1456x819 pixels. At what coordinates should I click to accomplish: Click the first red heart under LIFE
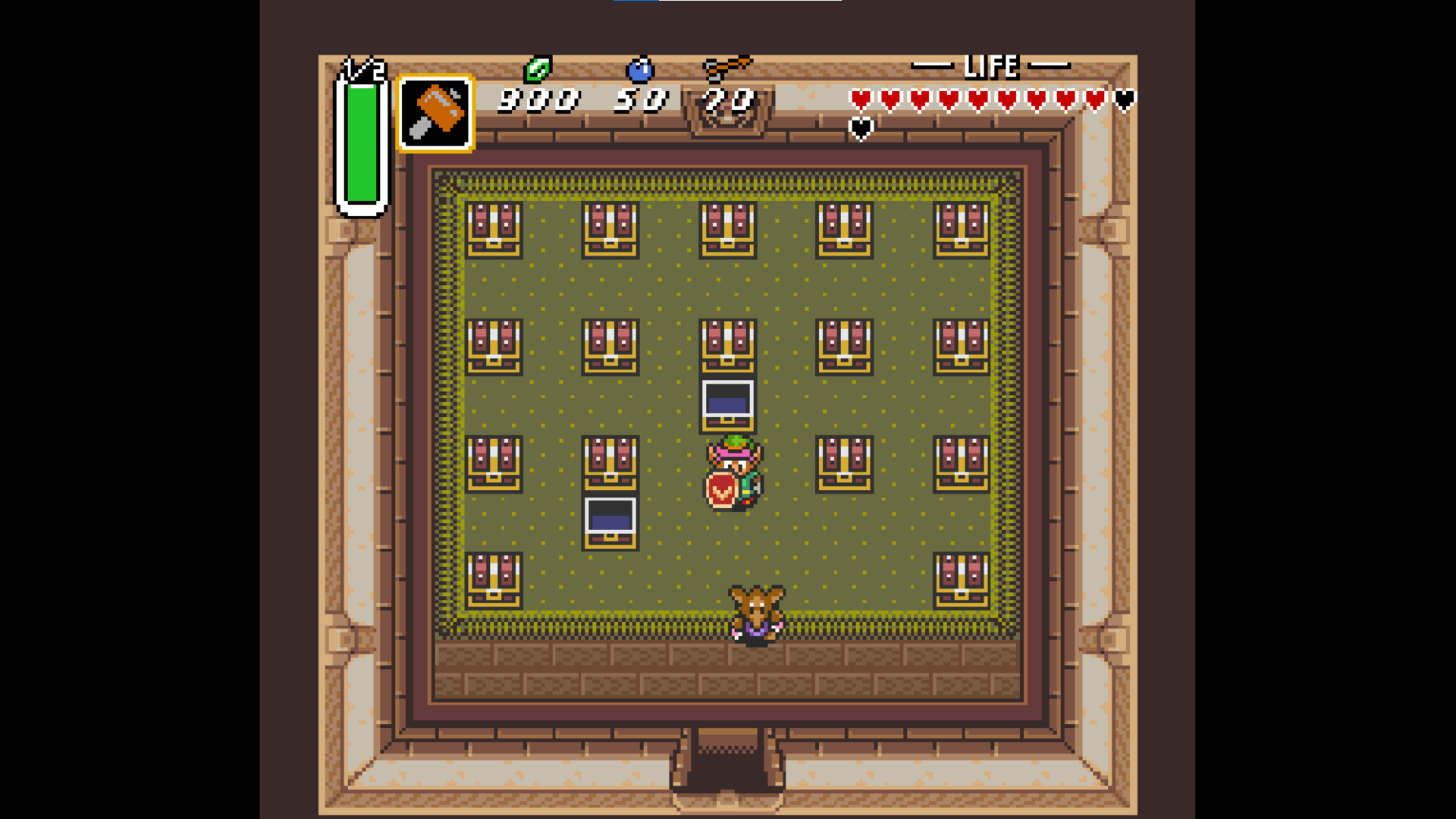tap(861, 98)
